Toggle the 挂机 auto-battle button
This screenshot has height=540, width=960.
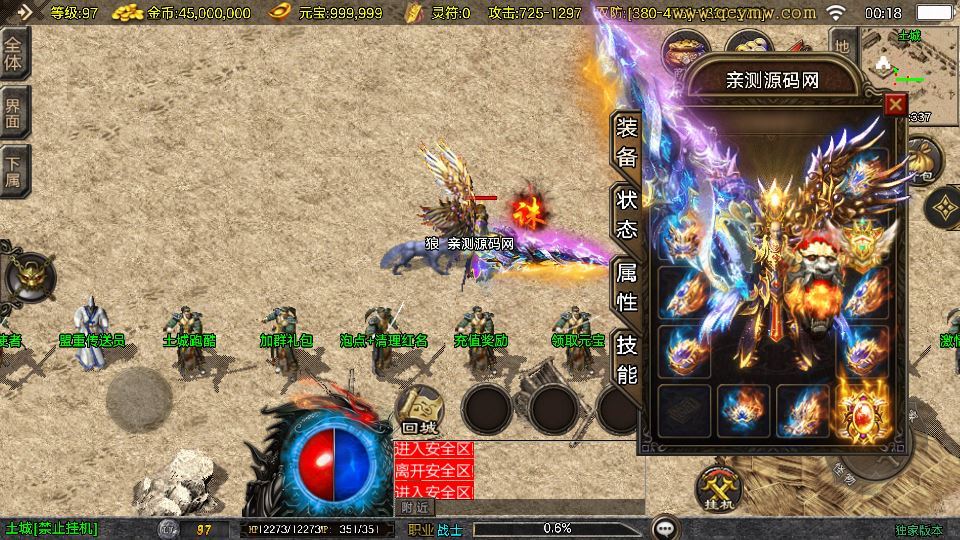[x=718, y=490]
